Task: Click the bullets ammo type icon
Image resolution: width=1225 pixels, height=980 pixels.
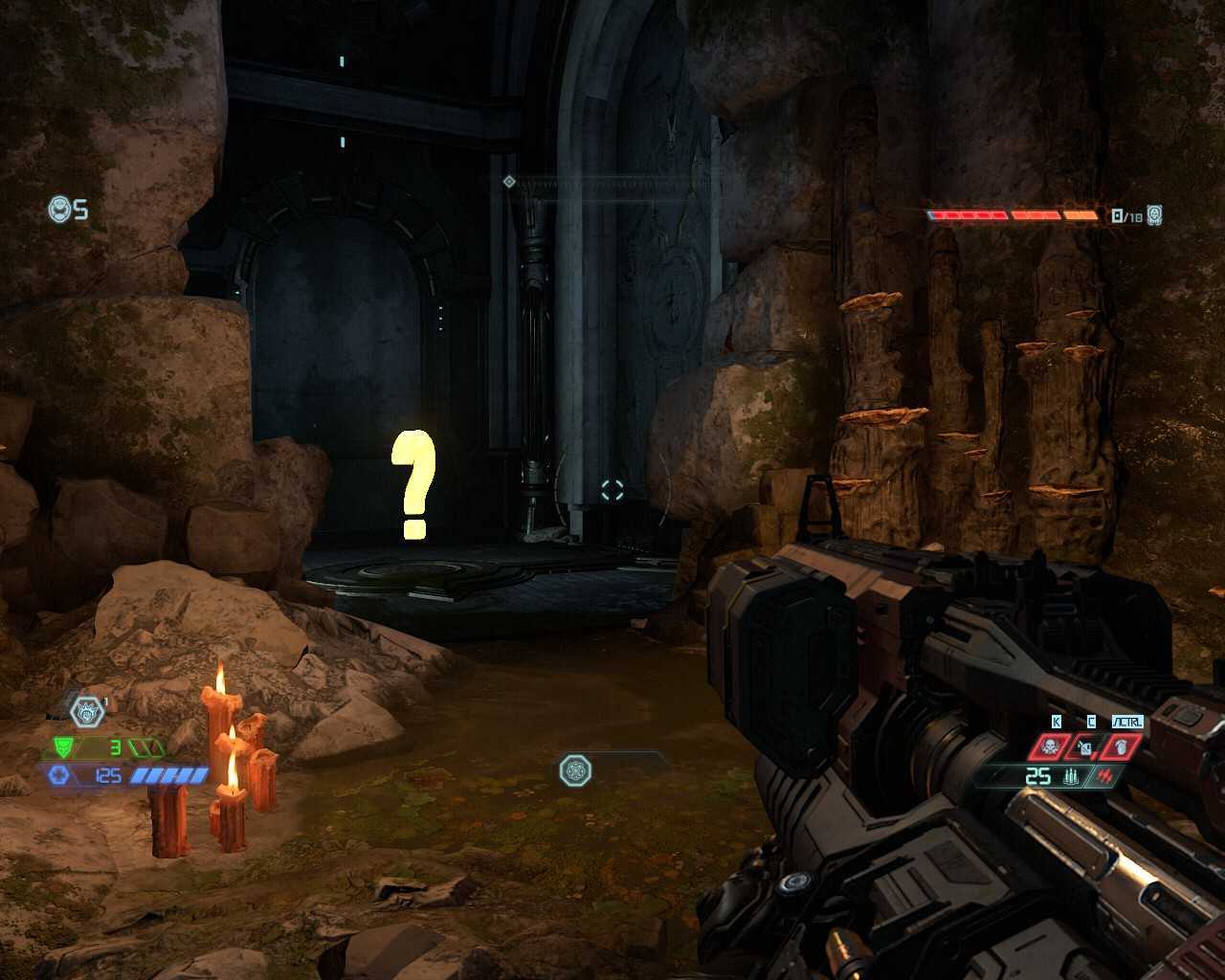Action: [1070, 776]
